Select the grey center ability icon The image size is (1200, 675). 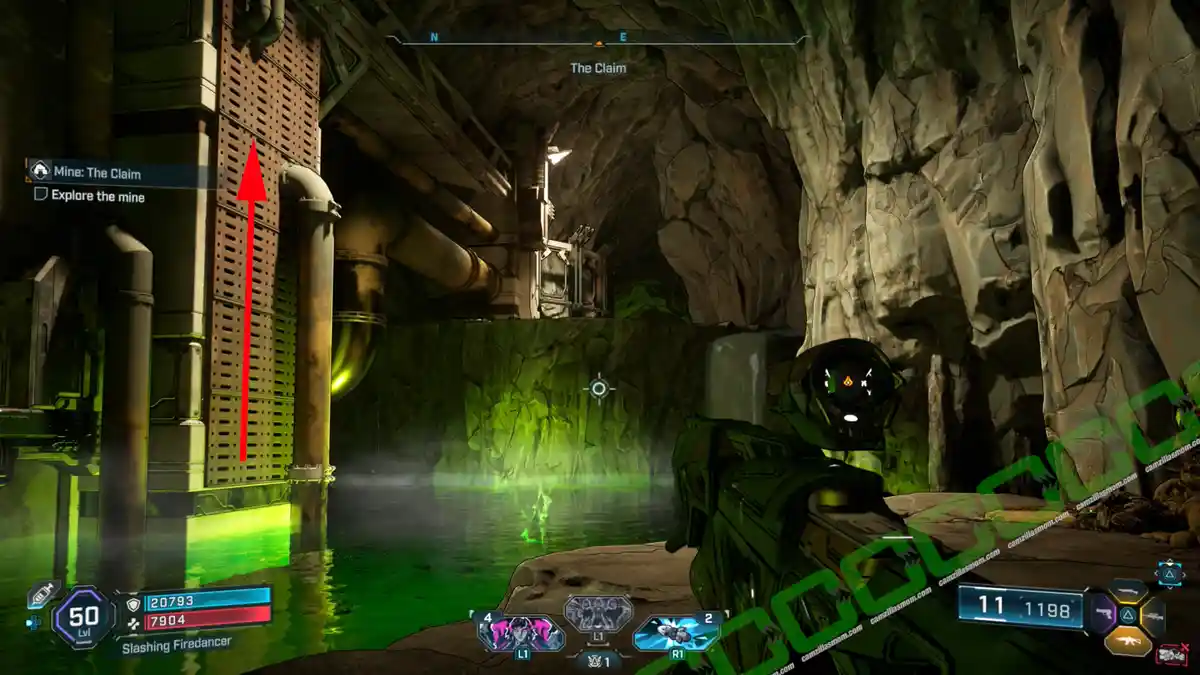598,612
